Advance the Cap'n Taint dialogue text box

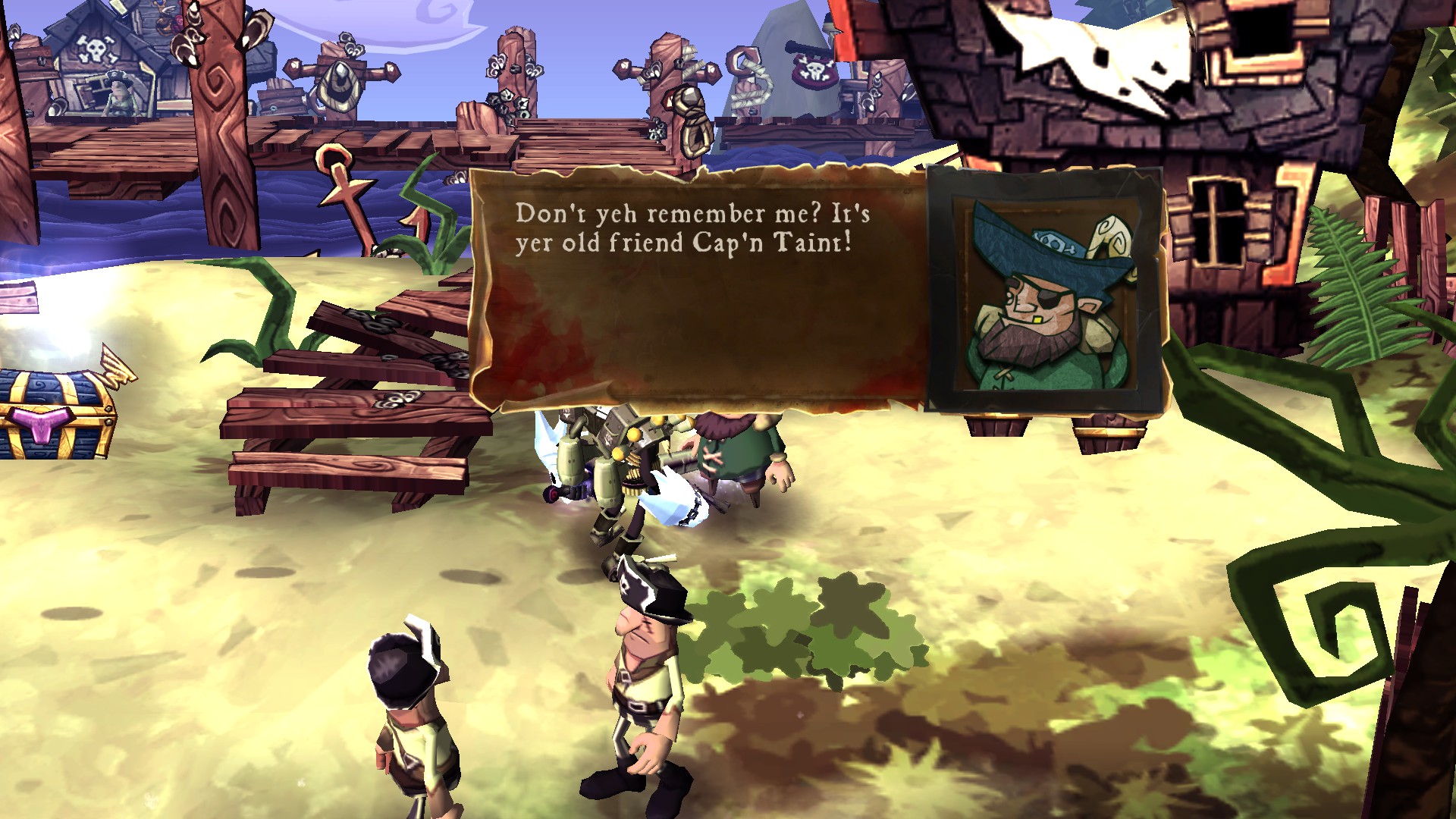698,292
